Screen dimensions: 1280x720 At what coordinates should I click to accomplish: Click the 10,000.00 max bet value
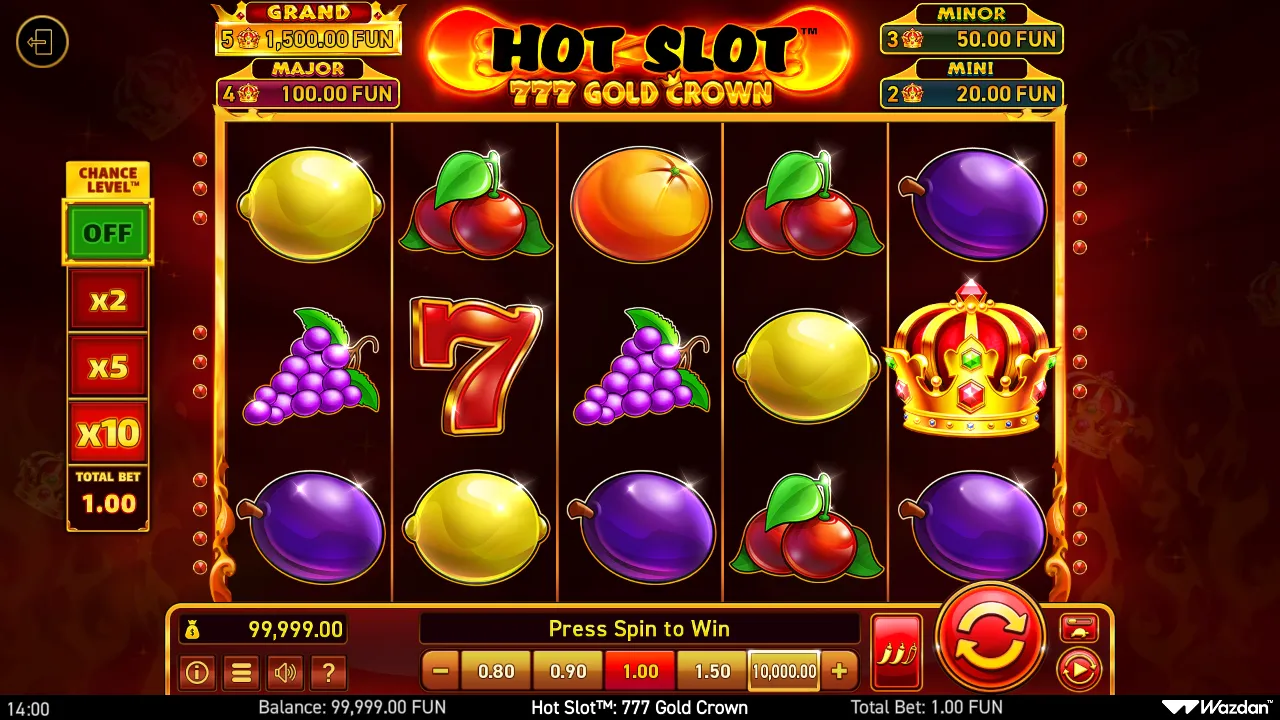(783, 671)
